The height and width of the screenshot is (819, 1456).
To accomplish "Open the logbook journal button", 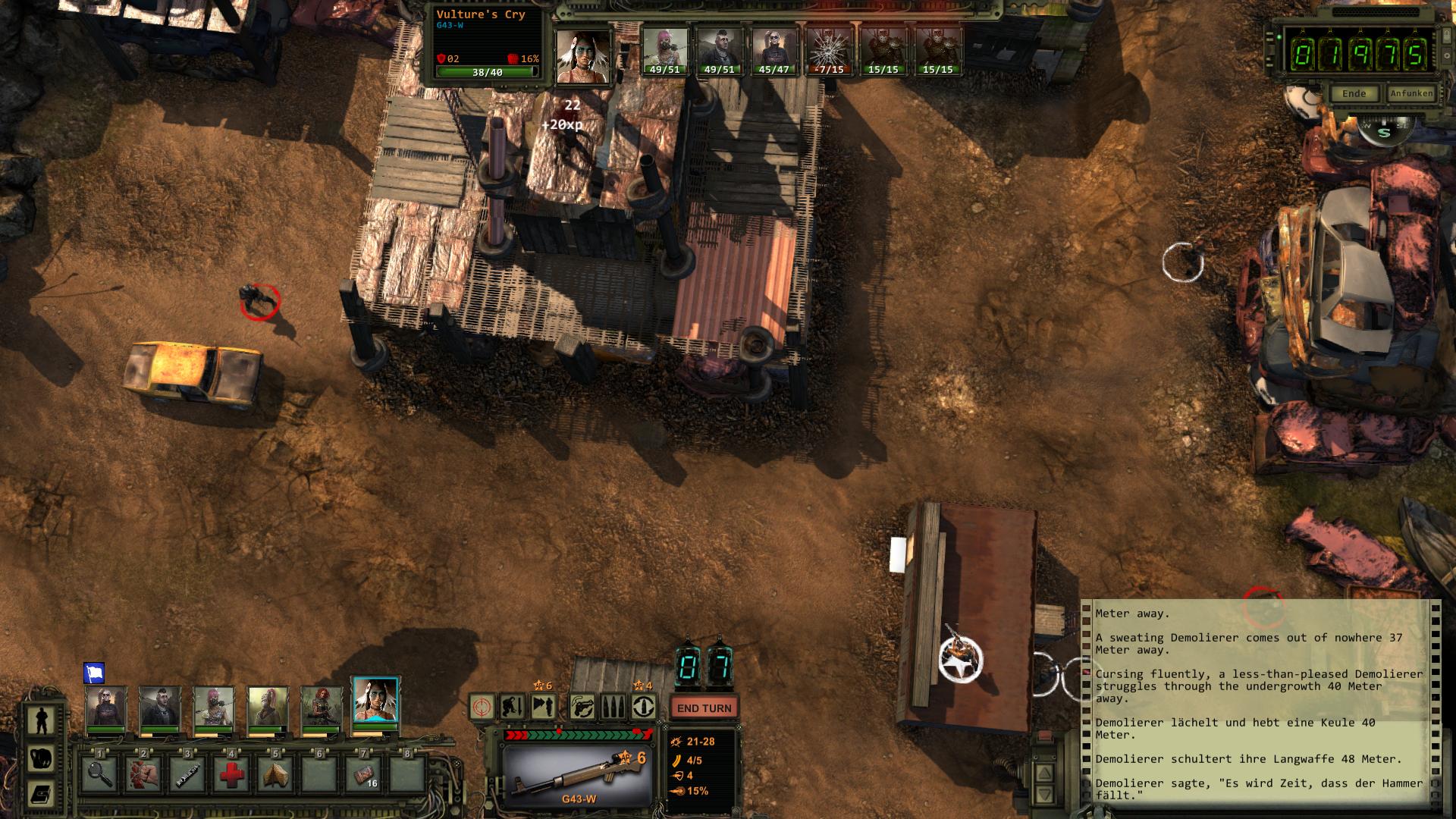I will 39,794.
